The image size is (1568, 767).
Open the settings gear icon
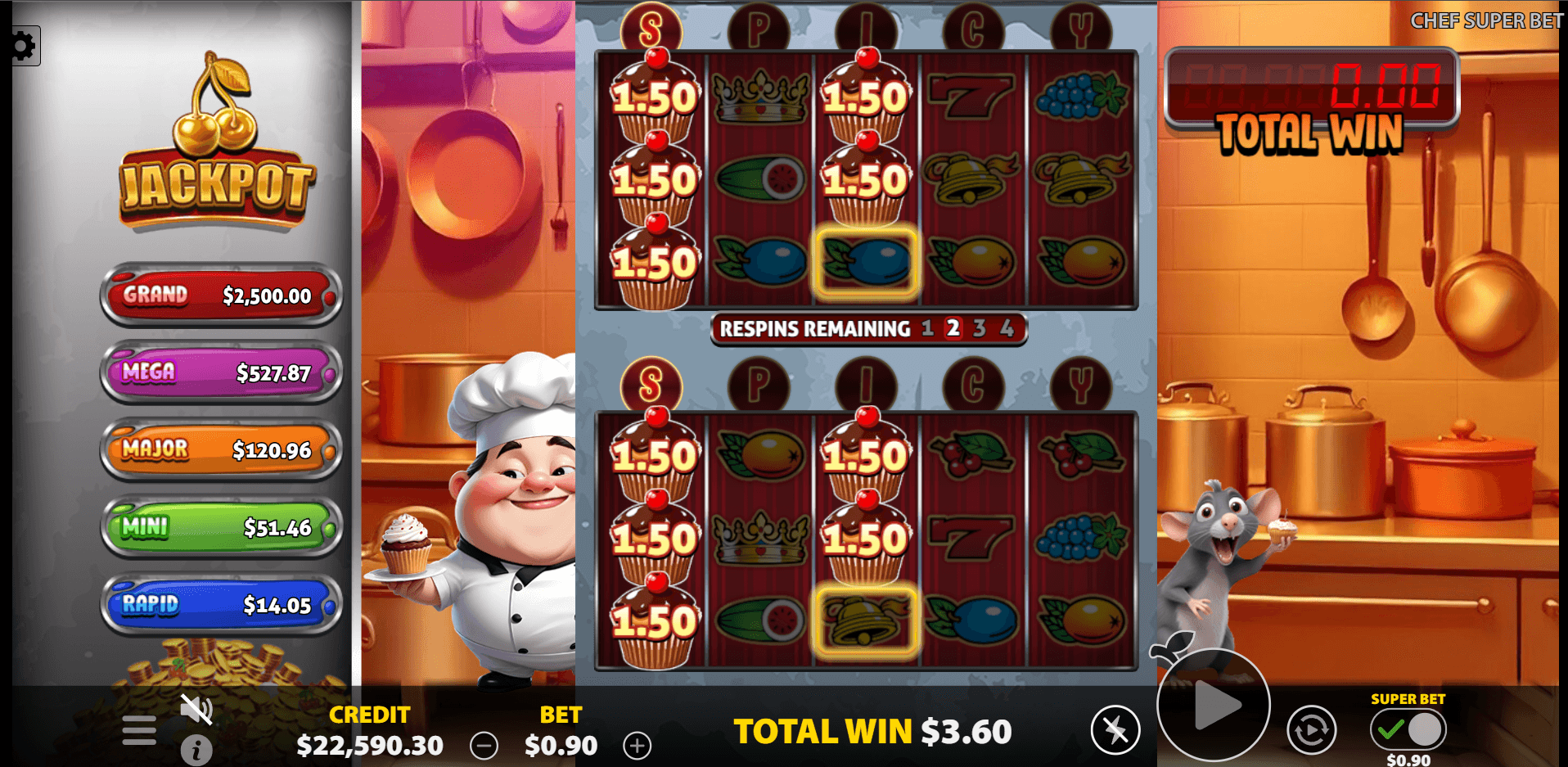tap(25, 46)
